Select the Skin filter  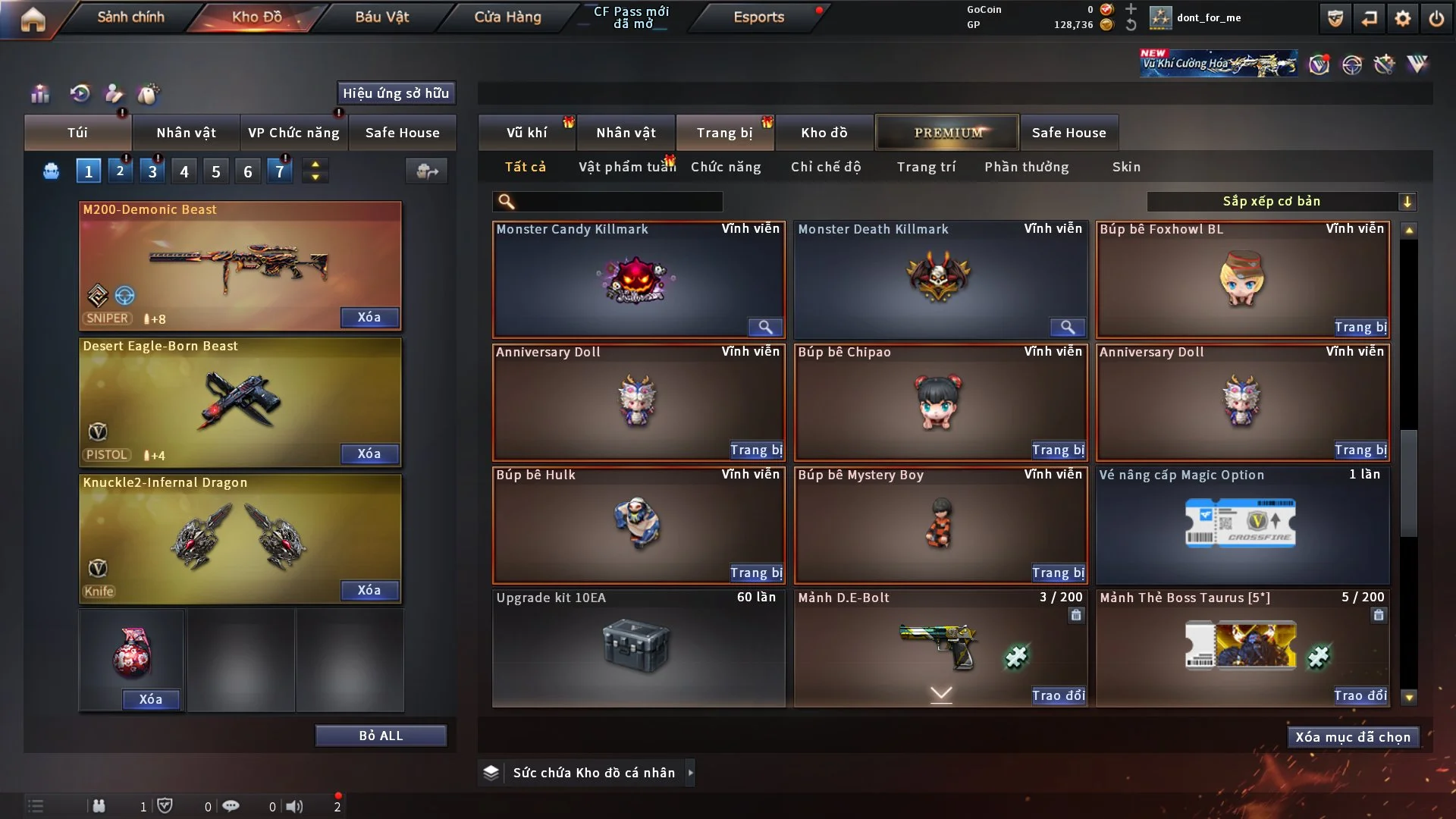point(1126,167)
